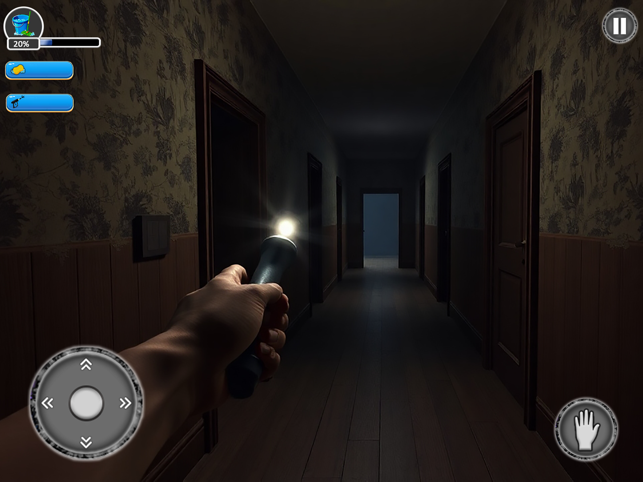The image size is (643, 482).
Task: Select the yellow sponge task bar
Action: point(39,70)
